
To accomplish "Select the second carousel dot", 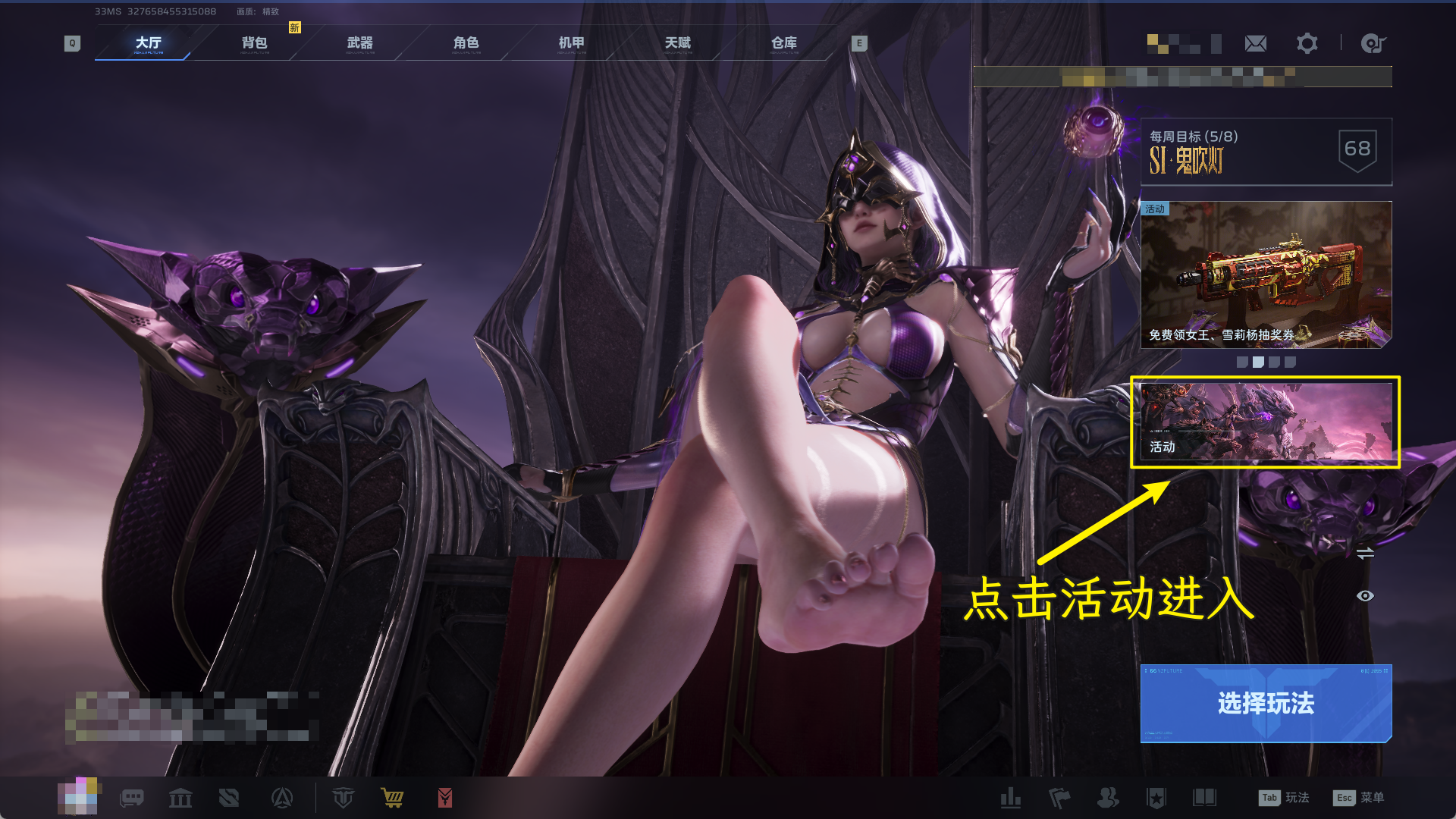I will pyautogui.click(x=1258, y=362).
